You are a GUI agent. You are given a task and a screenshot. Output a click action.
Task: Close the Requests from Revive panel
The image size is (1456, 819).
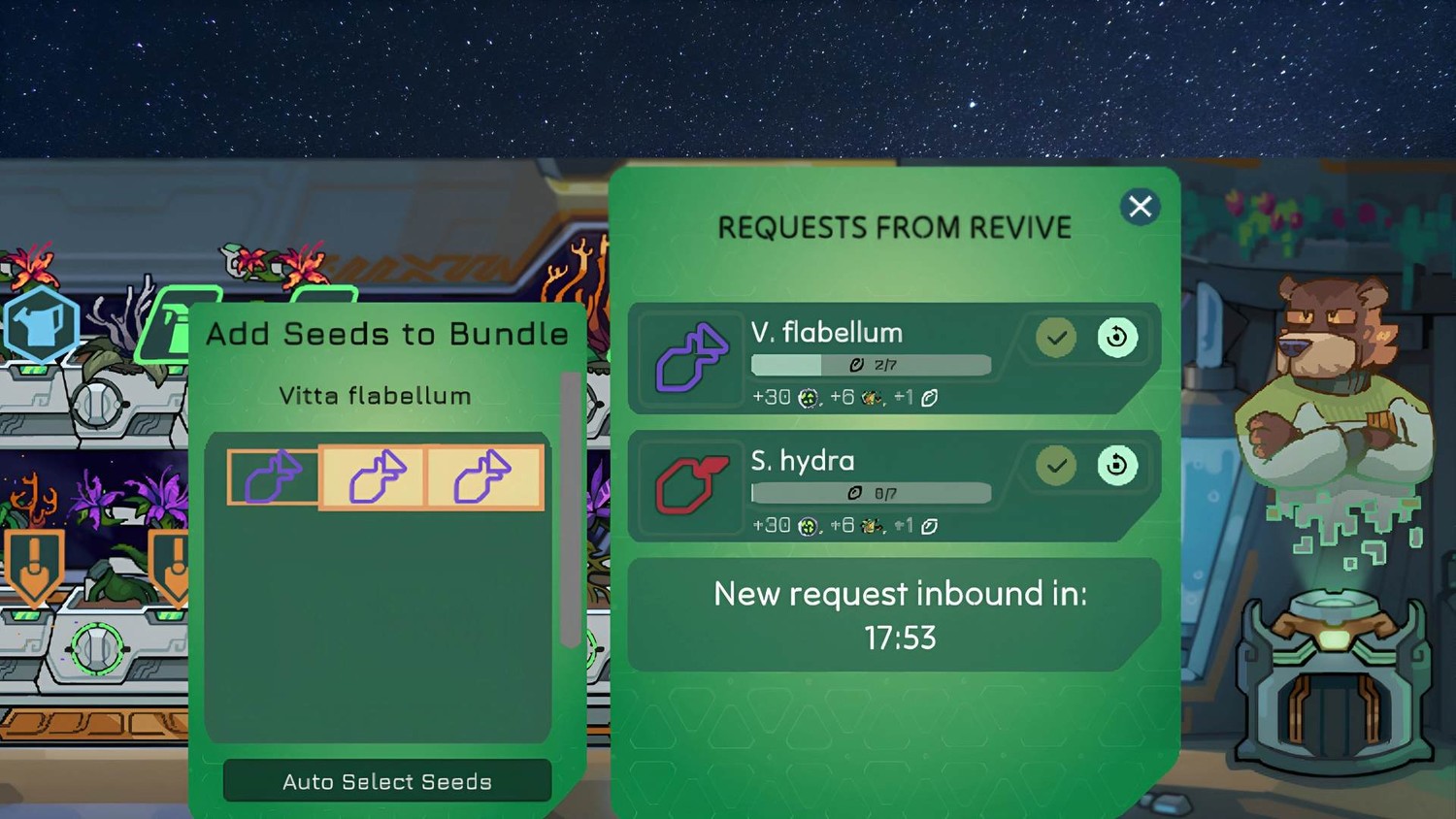pos(1140,207)
